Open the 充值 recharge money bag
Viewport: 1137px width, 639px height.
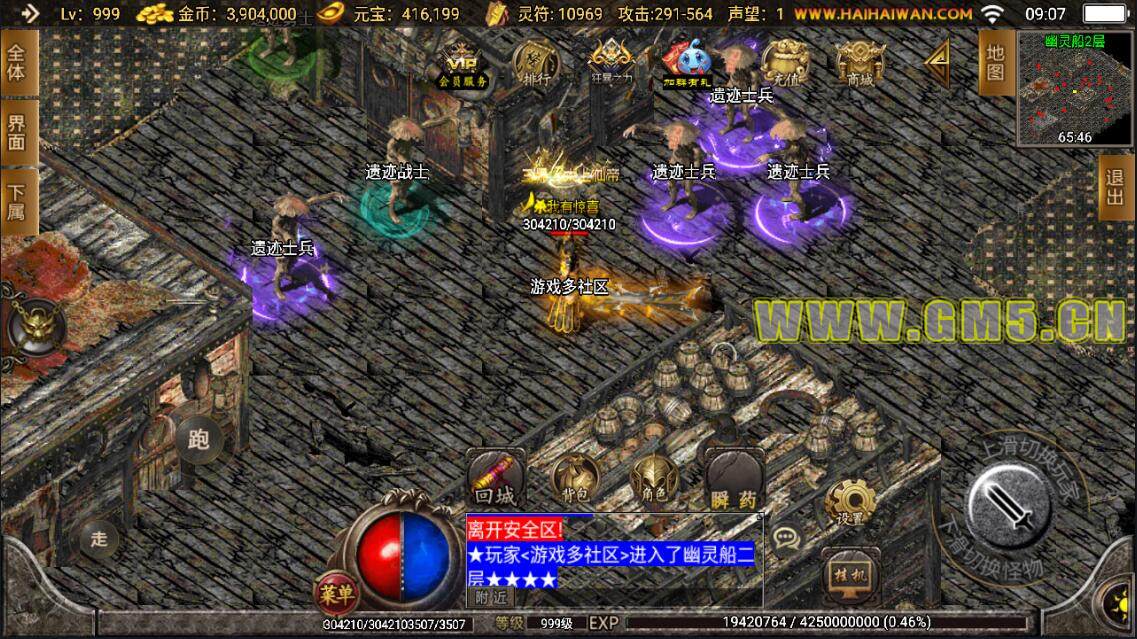tap(785, 62)
